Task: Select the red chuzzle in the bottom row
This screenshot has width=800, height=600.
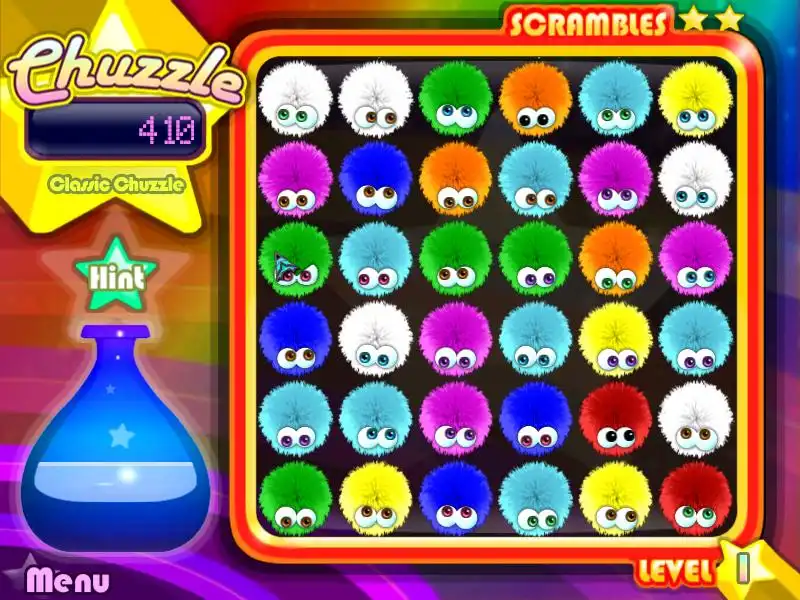Action: click(695, 499)
